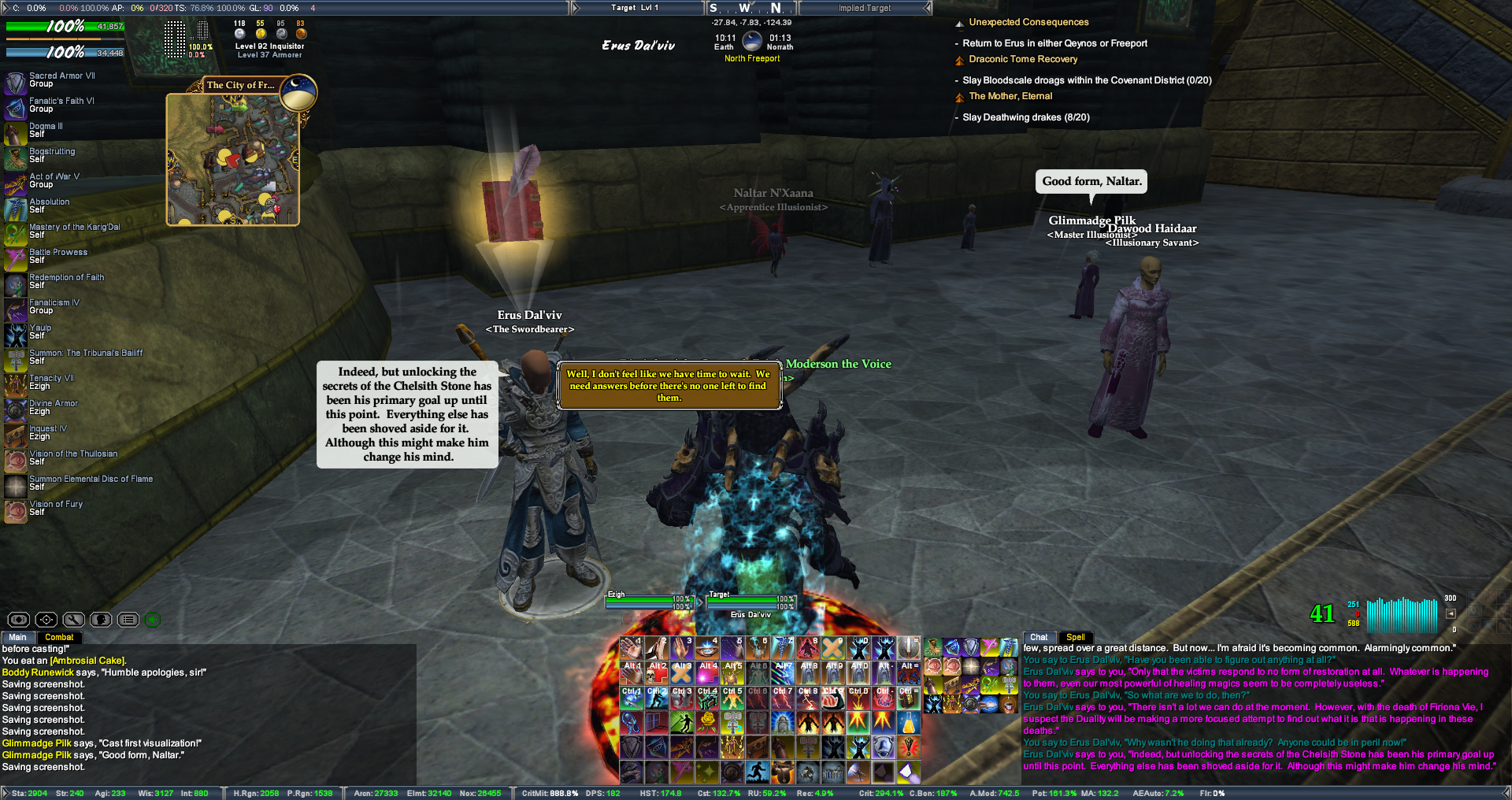Select the Unexpected Consequences quest tracker entry
The width and height of the screenshot is (1512, 800).
point(1028,22)
